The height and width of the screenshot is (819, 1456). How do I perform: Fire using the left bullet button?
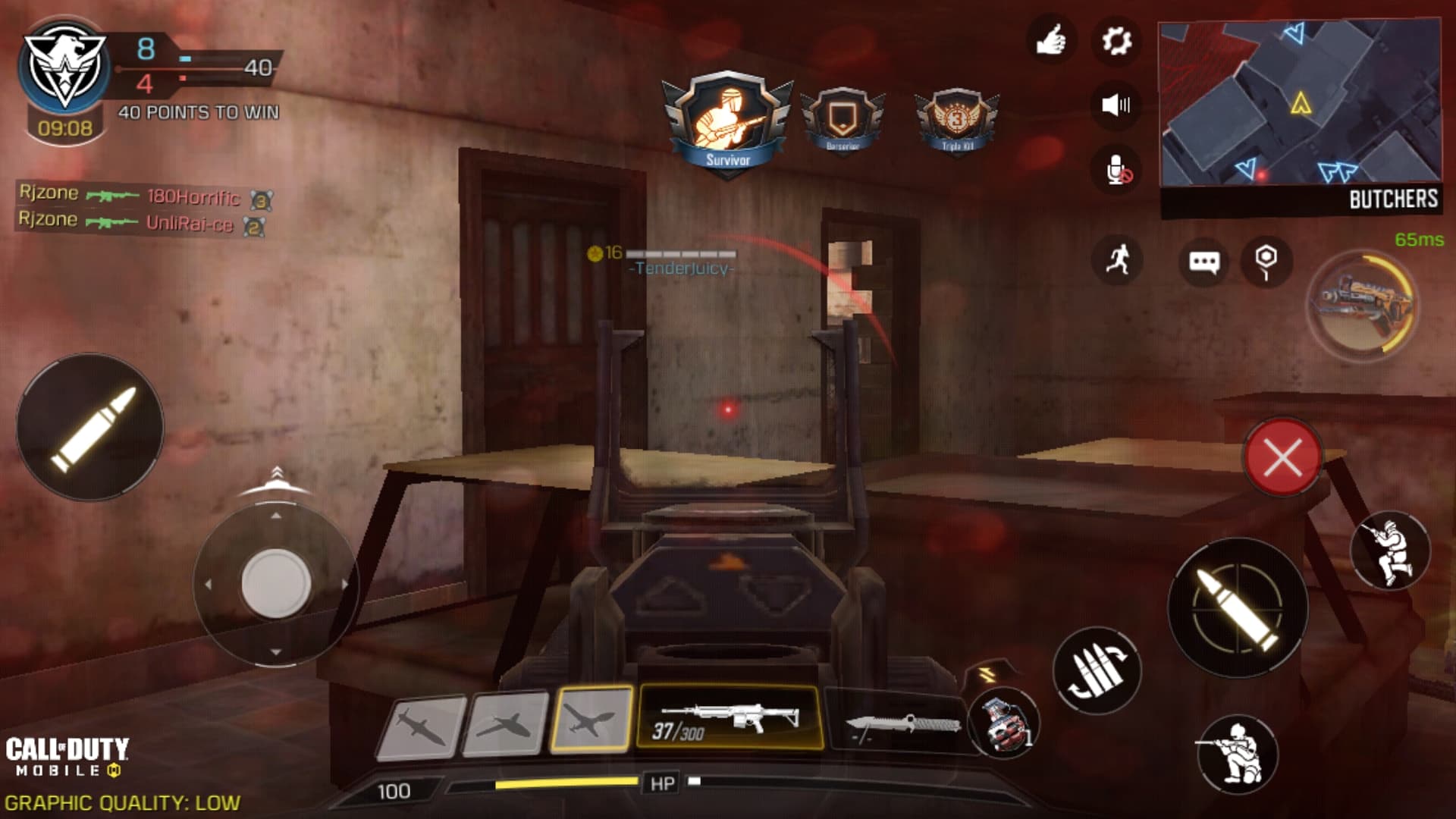tap(90, 427)
